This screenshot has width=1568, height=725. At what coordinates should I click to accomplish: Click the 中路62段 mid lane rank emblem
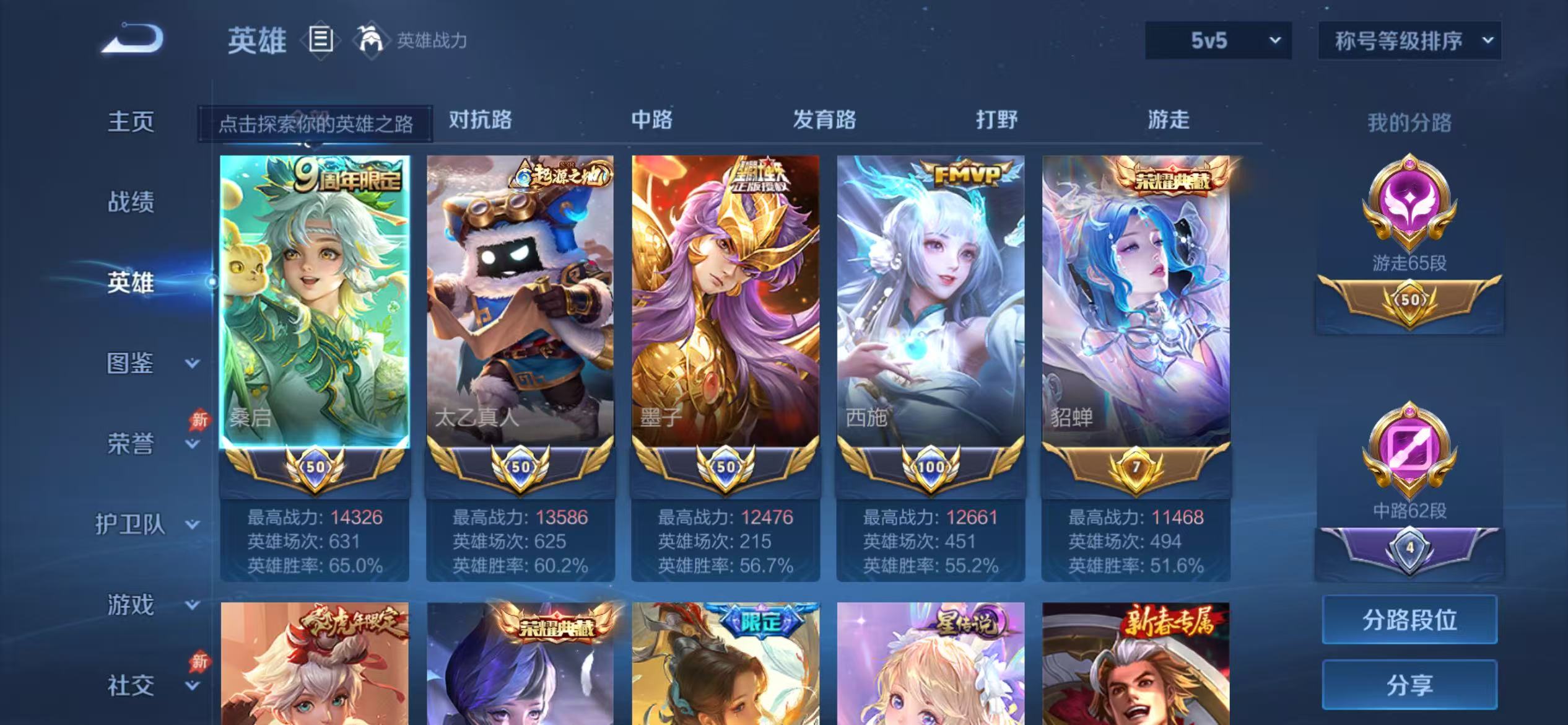1411,448
